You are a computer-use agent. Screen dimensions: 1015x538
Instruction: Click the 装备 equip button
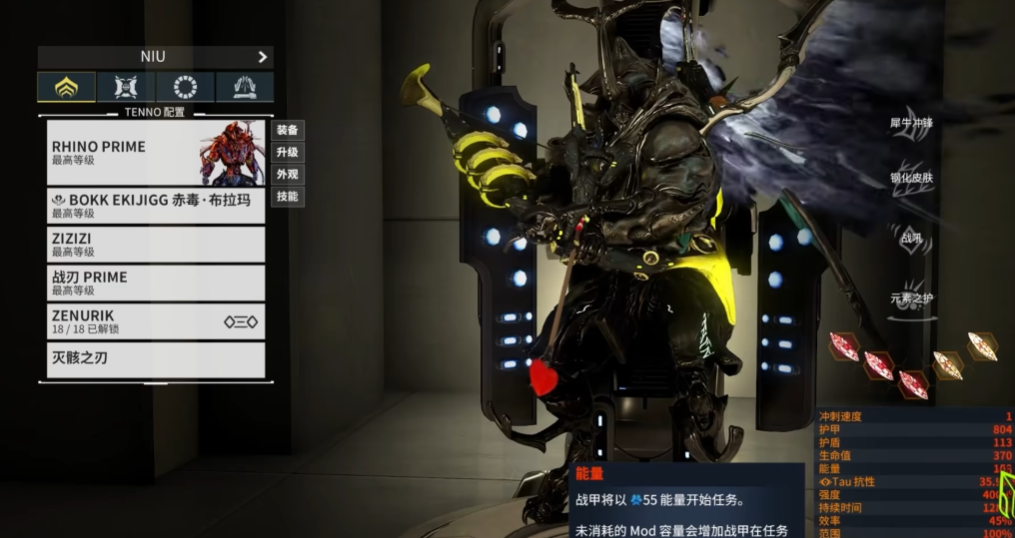[x=288, y=130]
